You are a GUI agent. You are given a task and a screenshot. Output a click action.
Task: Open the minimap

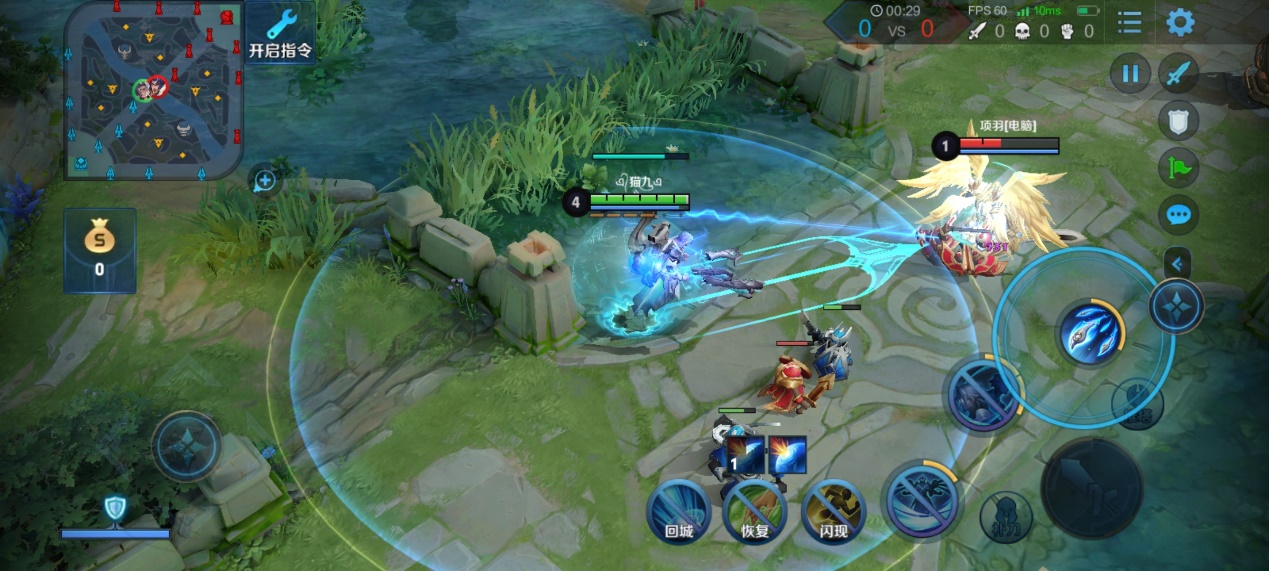153,89
